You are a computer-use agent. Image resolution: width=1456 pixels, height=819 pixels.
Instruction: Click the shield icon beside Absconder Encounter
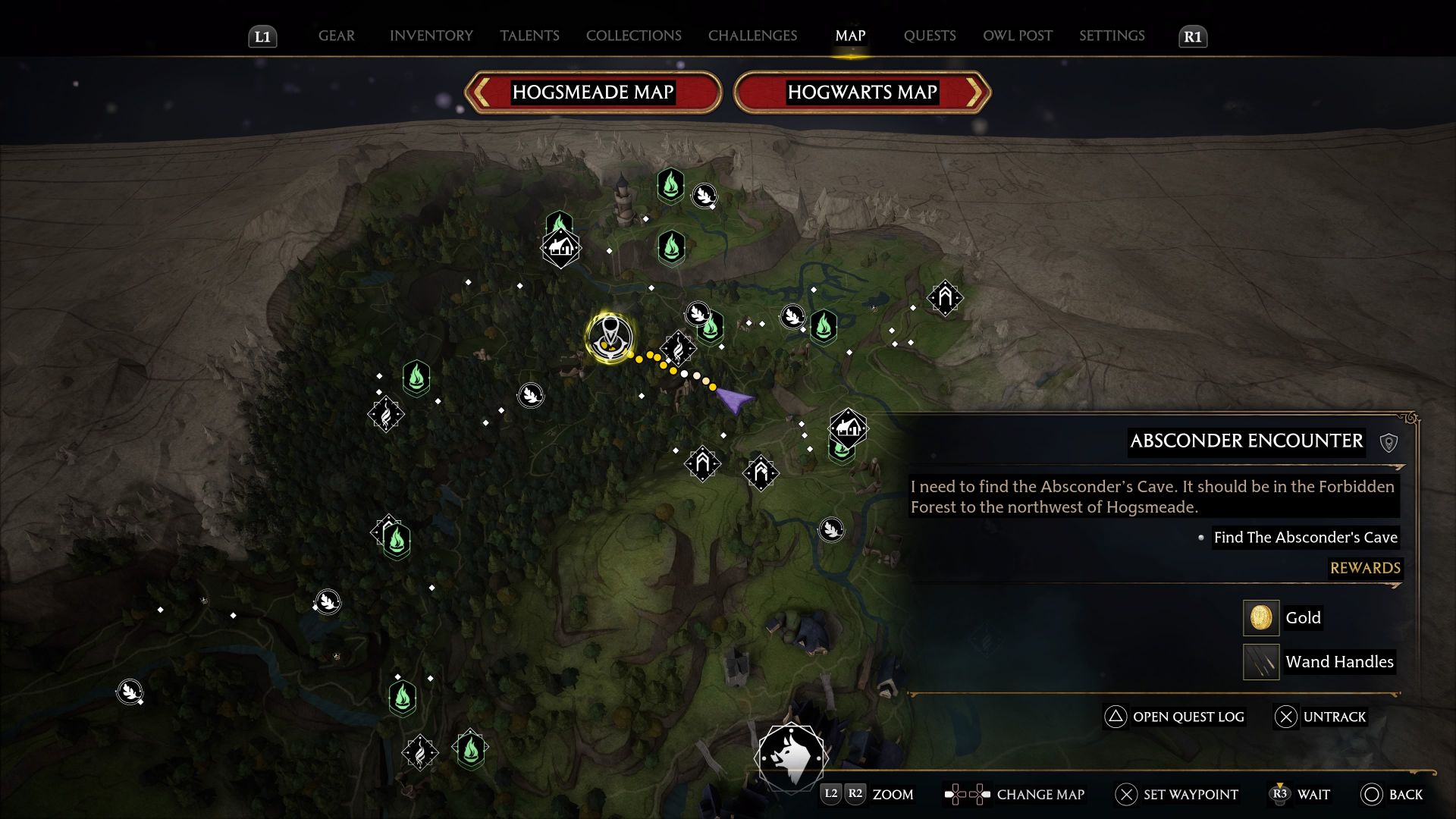click(1389, 442)
